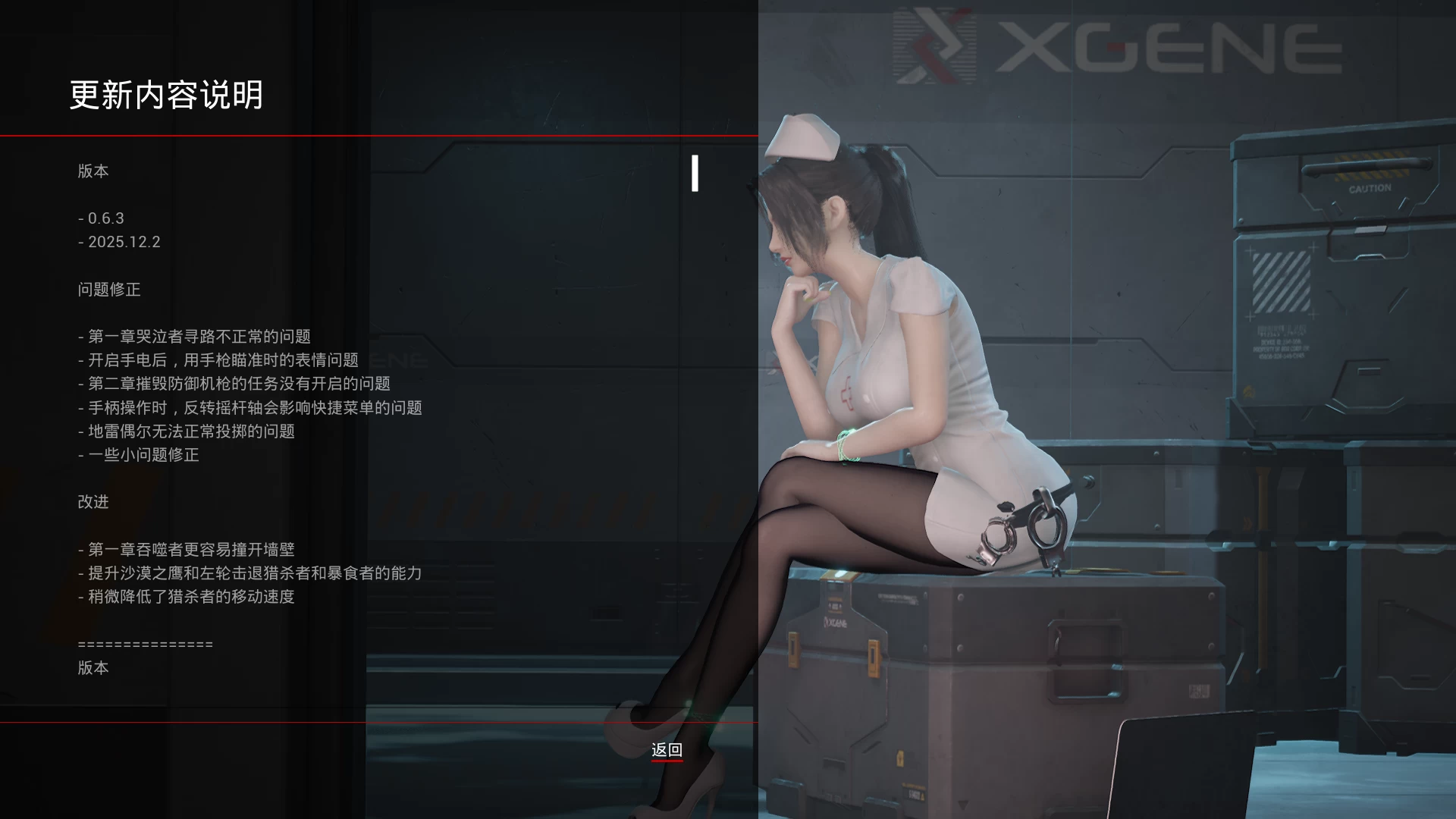The image size is (1456, 819).
Task: Select the 改进 section header
Action: click(93, 502)
